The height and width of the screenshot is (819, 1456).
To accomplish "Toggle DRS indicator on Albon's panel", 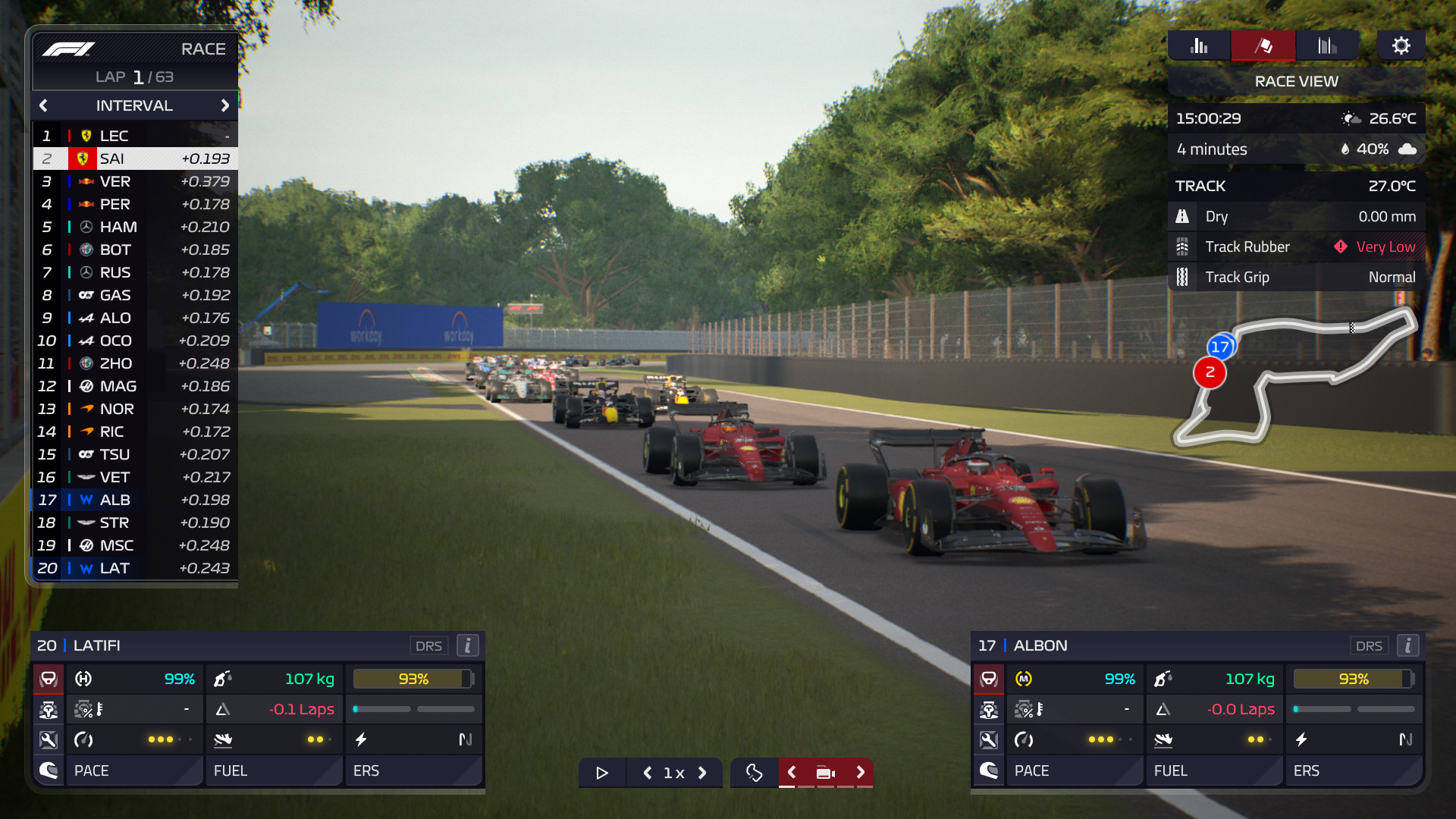I will point(1370,645).
